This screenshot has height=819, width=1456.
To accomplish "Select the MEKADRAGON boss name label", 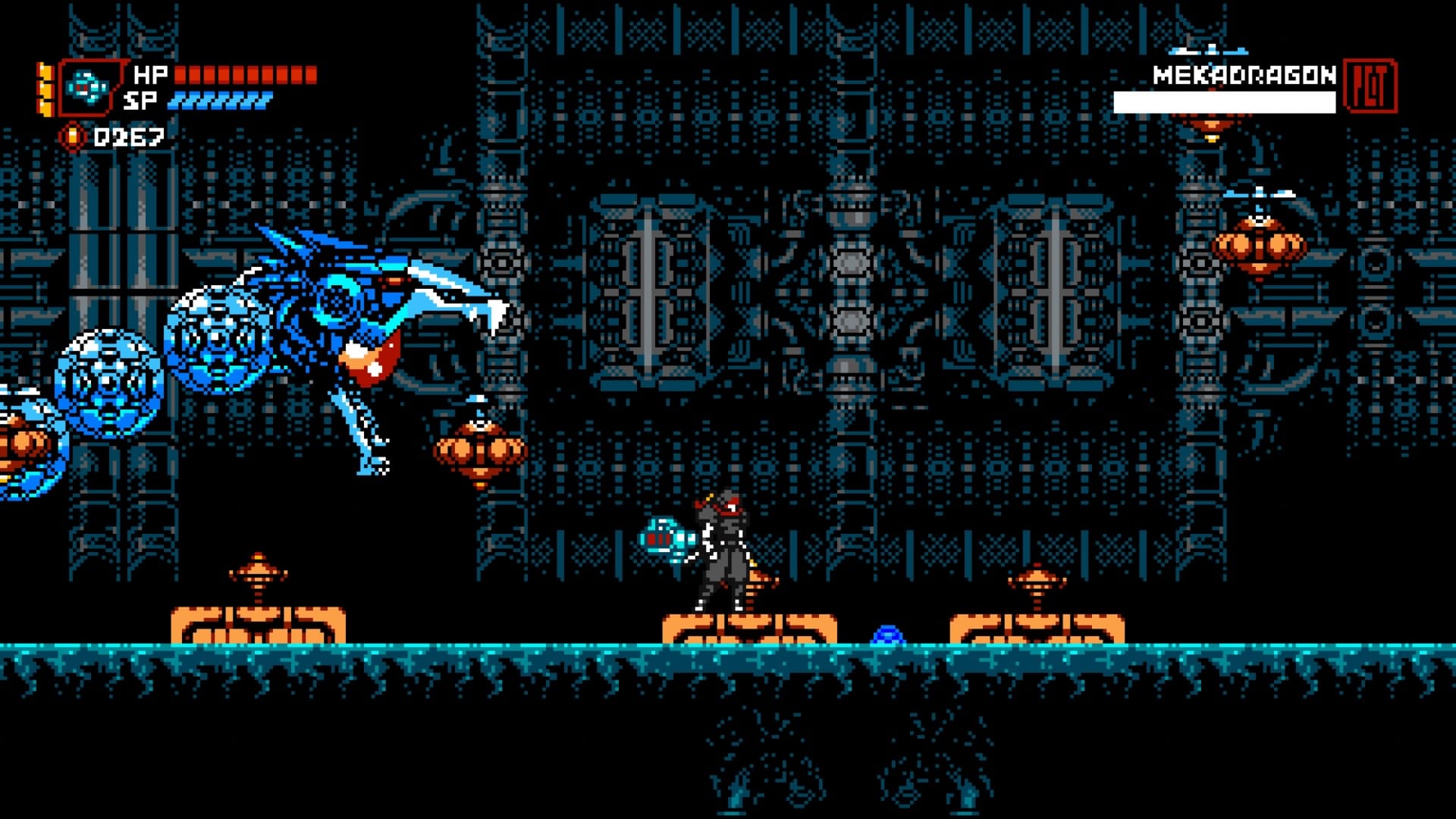I will click(1242, 76).
